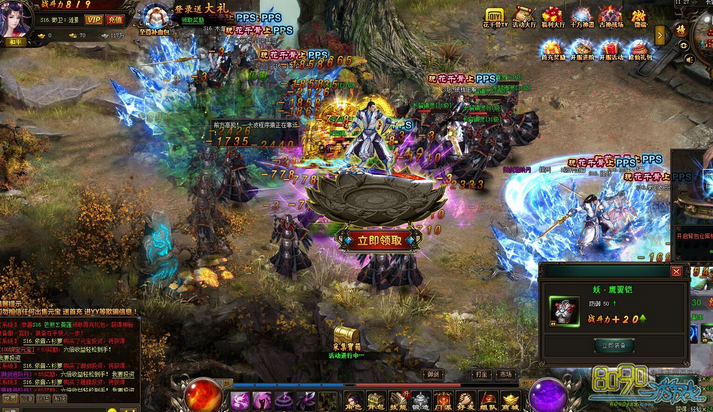Open the 首充奖励 first-recharge reward

coord(553,50)
